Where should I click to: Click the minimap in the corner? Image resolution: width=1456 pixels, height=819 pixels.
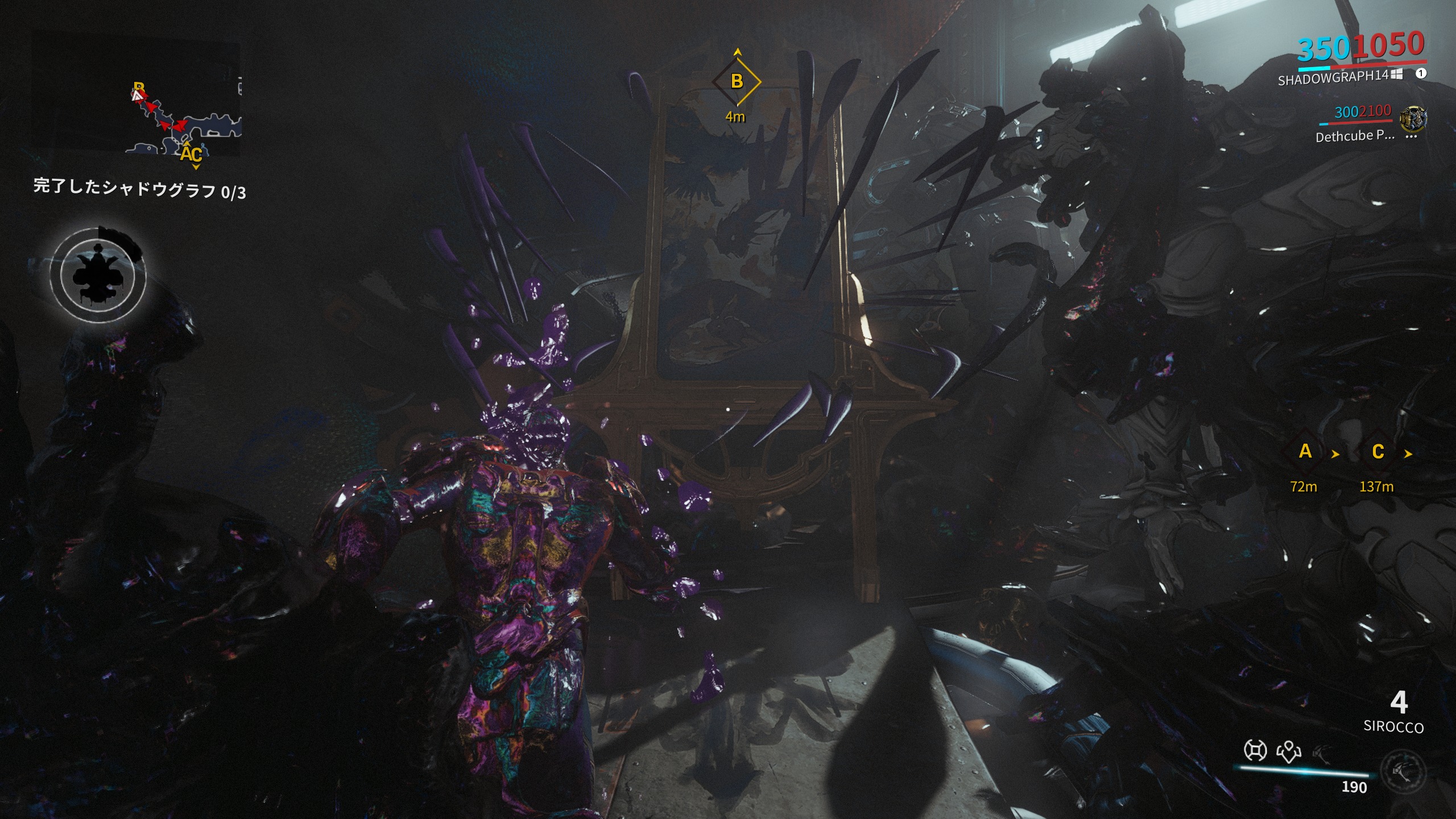136,98
